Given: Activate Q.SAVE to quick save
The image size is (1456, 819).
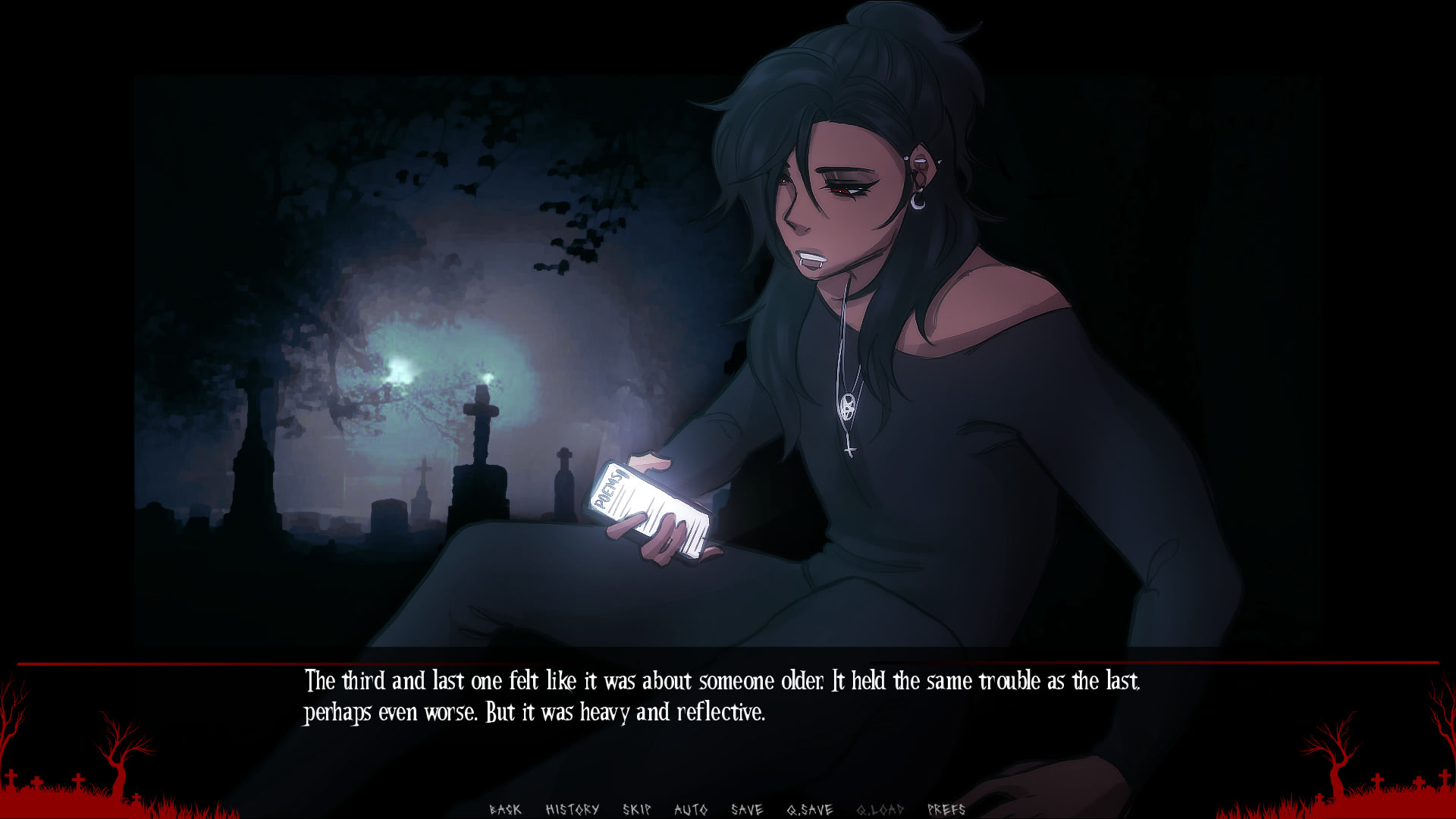Looking at the screenshot, I should [810, 808].
